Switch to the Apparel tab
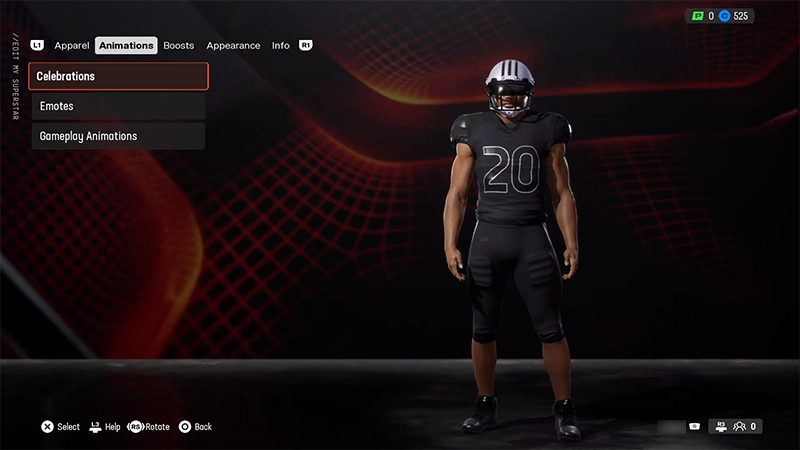The height and width of the screenshot is (450, 800). [72, 46]
